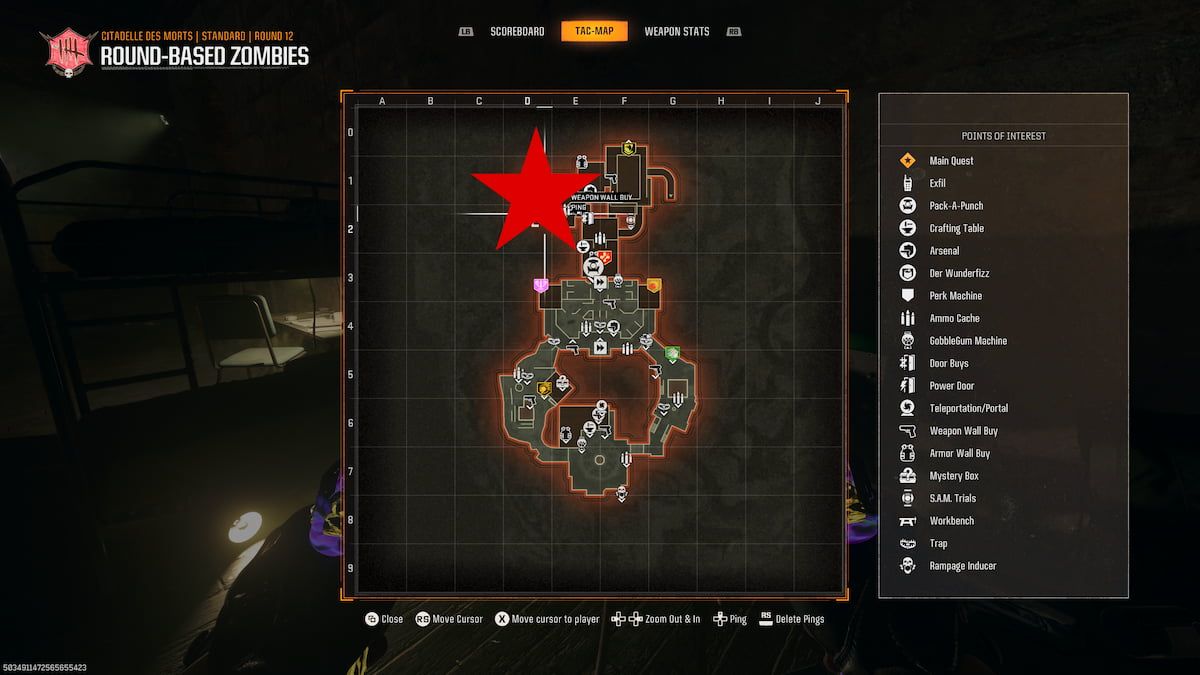Open the Weapon Stats tab
Screen dimensions: 1200x675
pos(676,31)
